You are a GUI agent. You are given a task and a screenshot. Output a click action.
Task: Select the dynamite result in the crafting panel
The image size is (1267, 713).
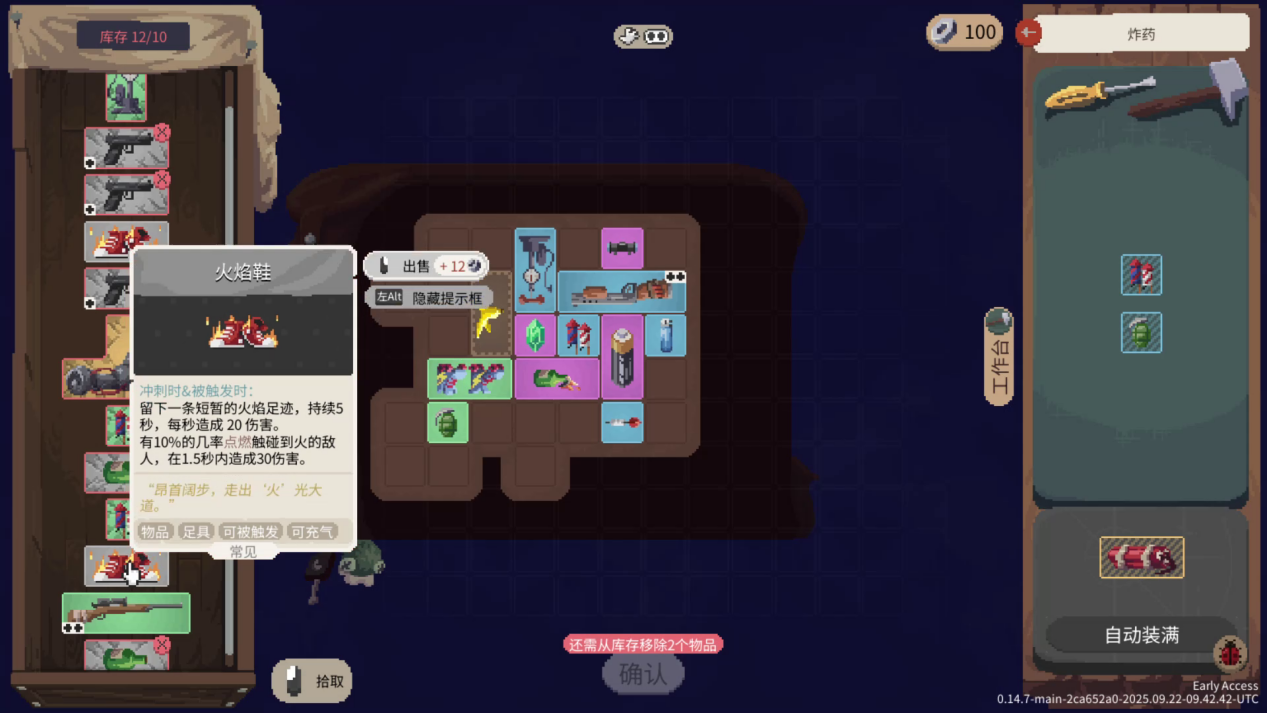pos(1141,558)
